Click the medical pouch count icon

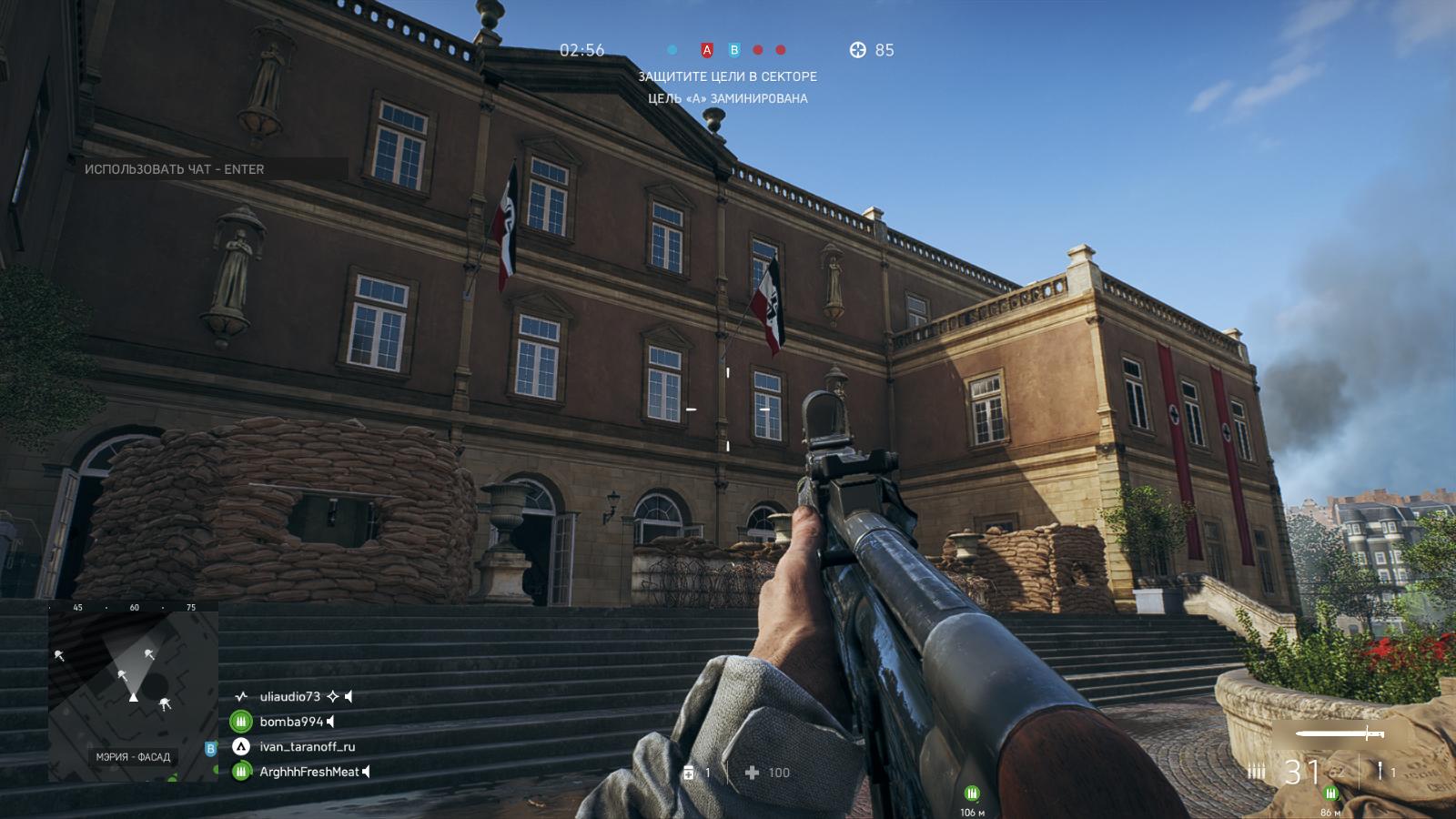tap(689, 773)
